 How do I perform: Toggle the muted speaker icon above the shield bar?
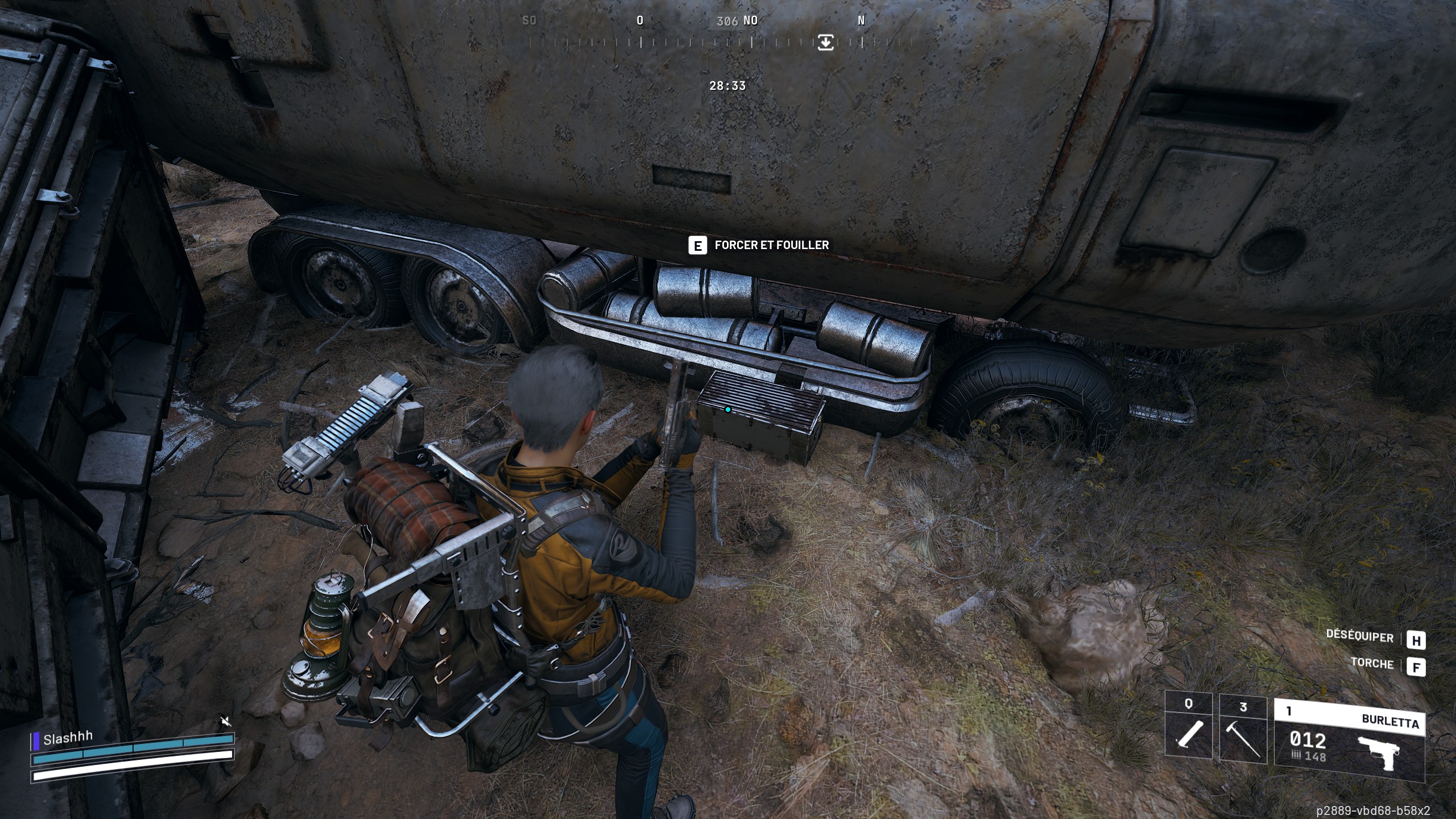tap(226, 722)
